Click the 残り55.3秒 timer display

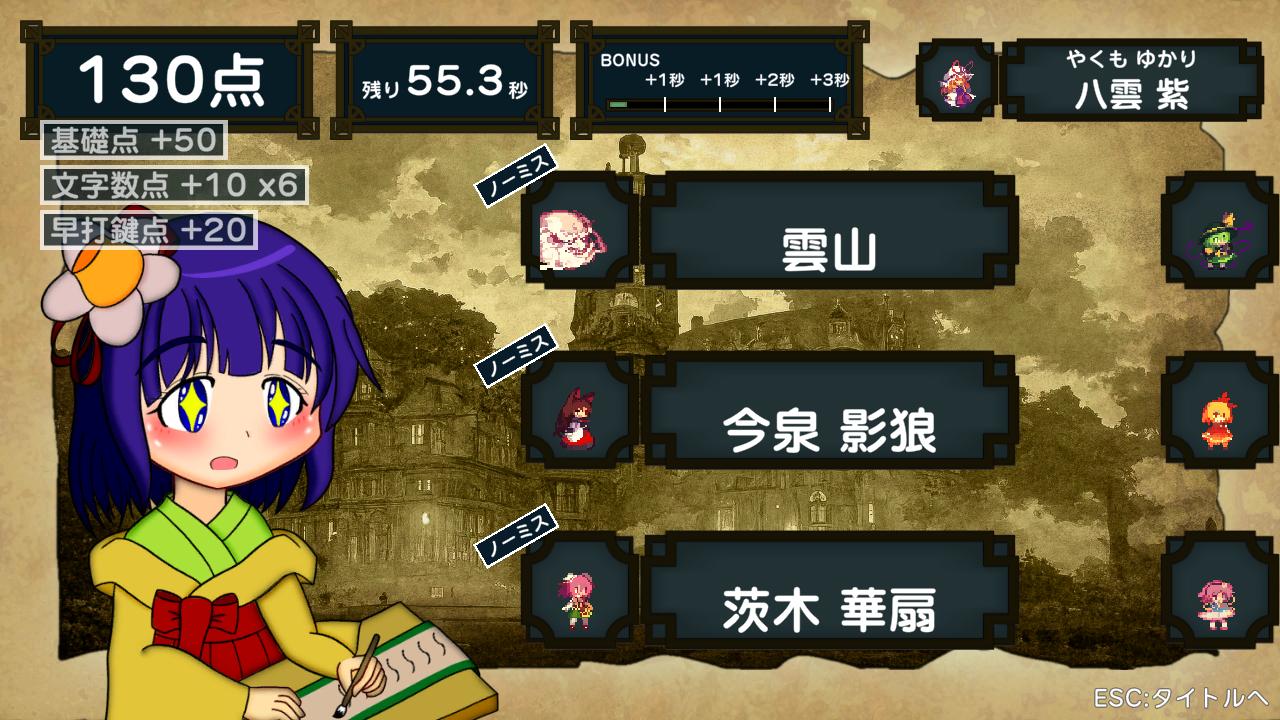pos(443,83)
